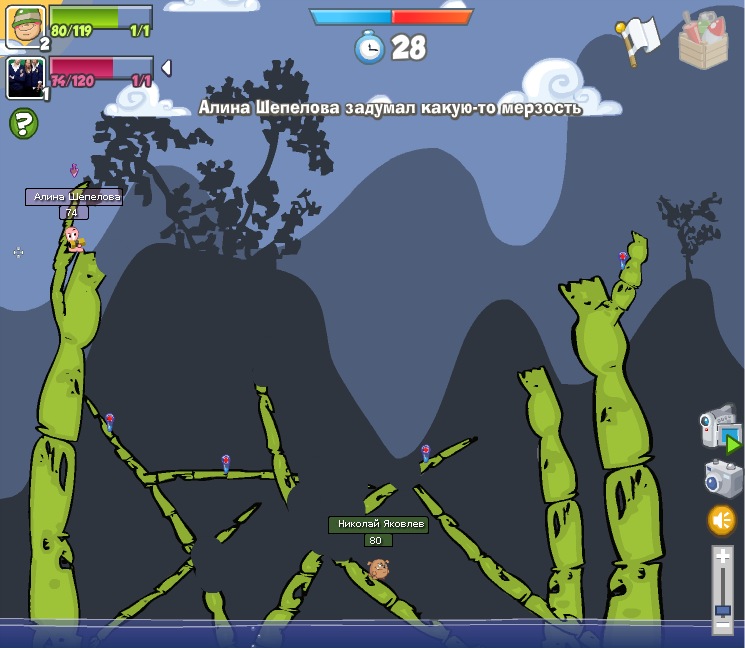Select the green-cap player avatar
Image resolution: width=745 pixels, height=650 pixels.
coord(24,25)
